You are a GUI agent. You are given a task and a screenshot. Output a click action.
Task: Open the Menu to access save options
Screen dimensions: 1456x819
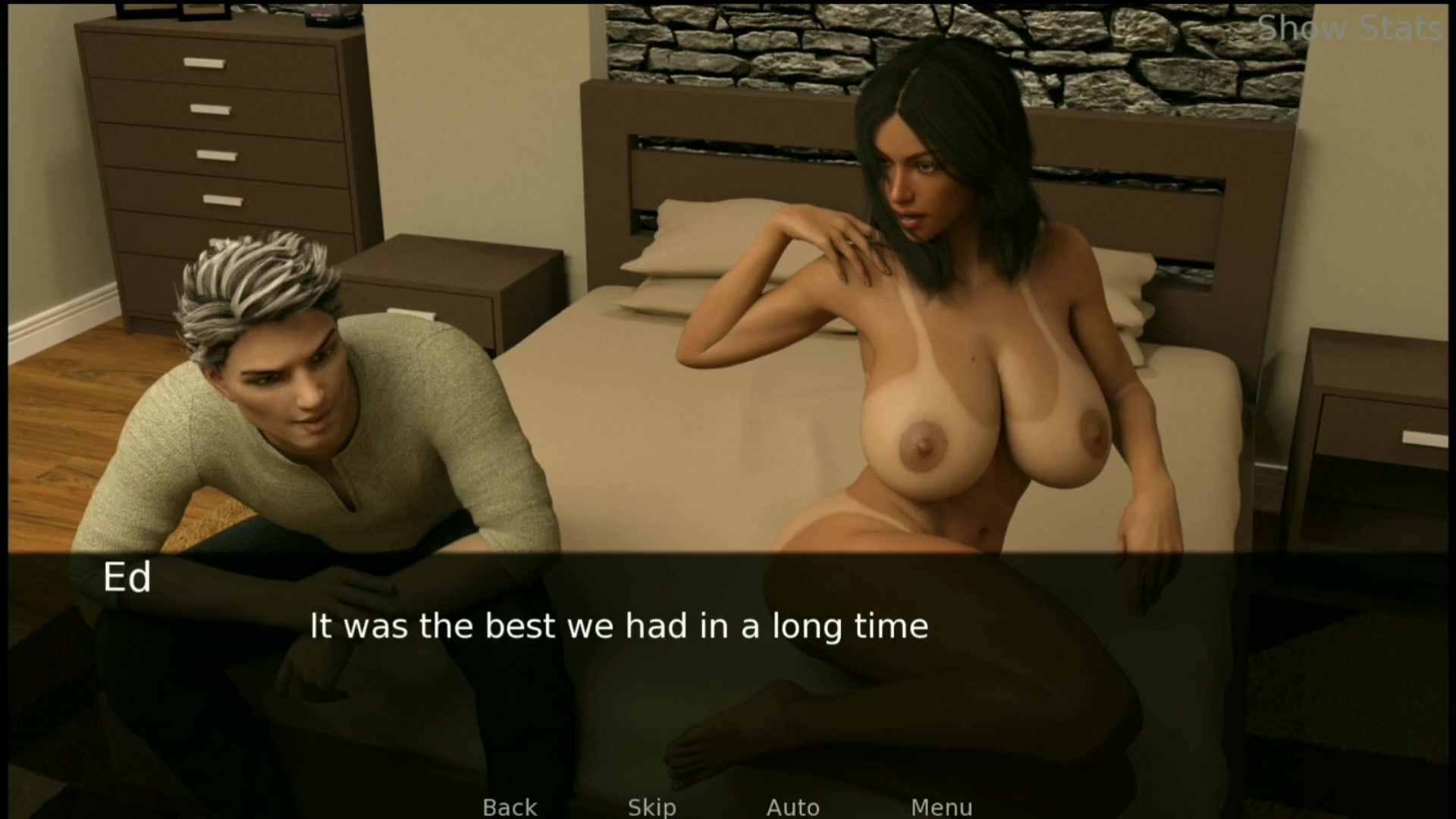pyautogui.click(x=941, y=807)
